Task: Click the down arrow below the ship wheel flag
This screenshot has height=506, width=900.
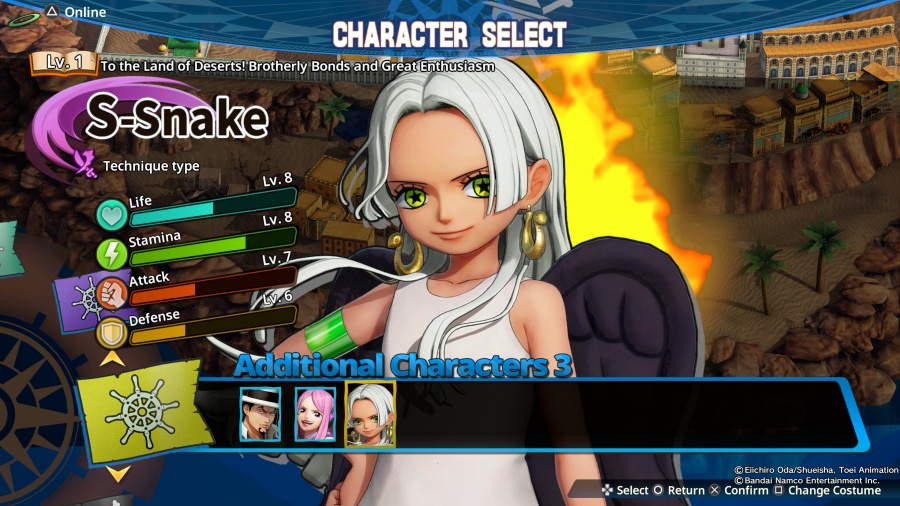Action: click(118, 473)
